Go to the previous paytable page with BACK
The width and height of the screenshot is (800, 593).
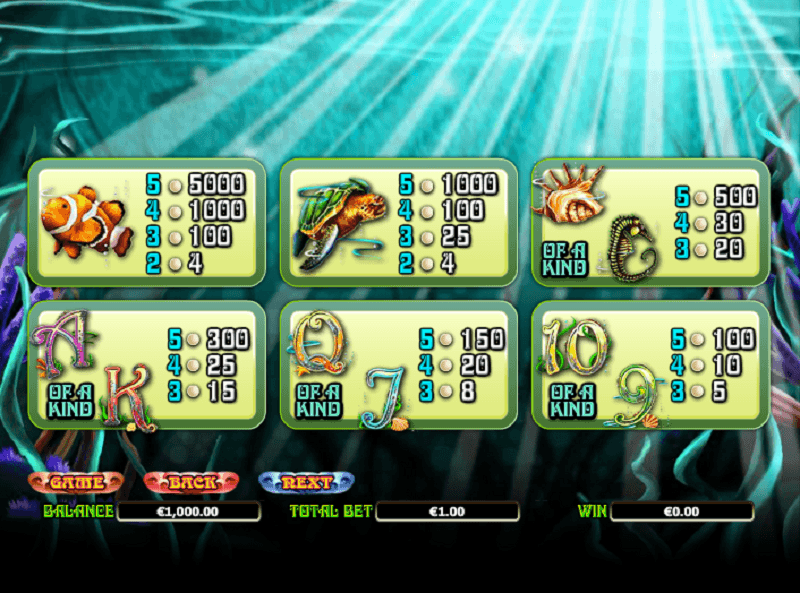pos(192,482)
